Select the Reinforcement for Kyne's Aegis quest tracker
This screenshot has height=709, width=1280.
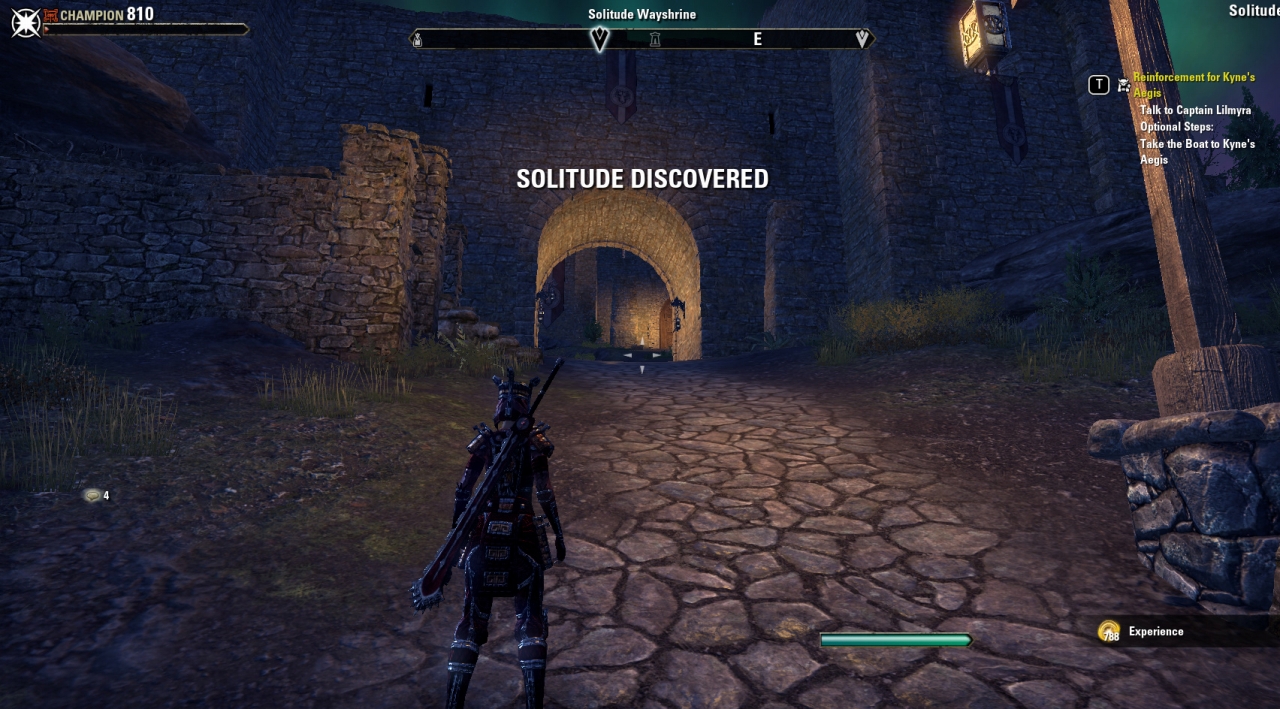[x=1194, y=84]
